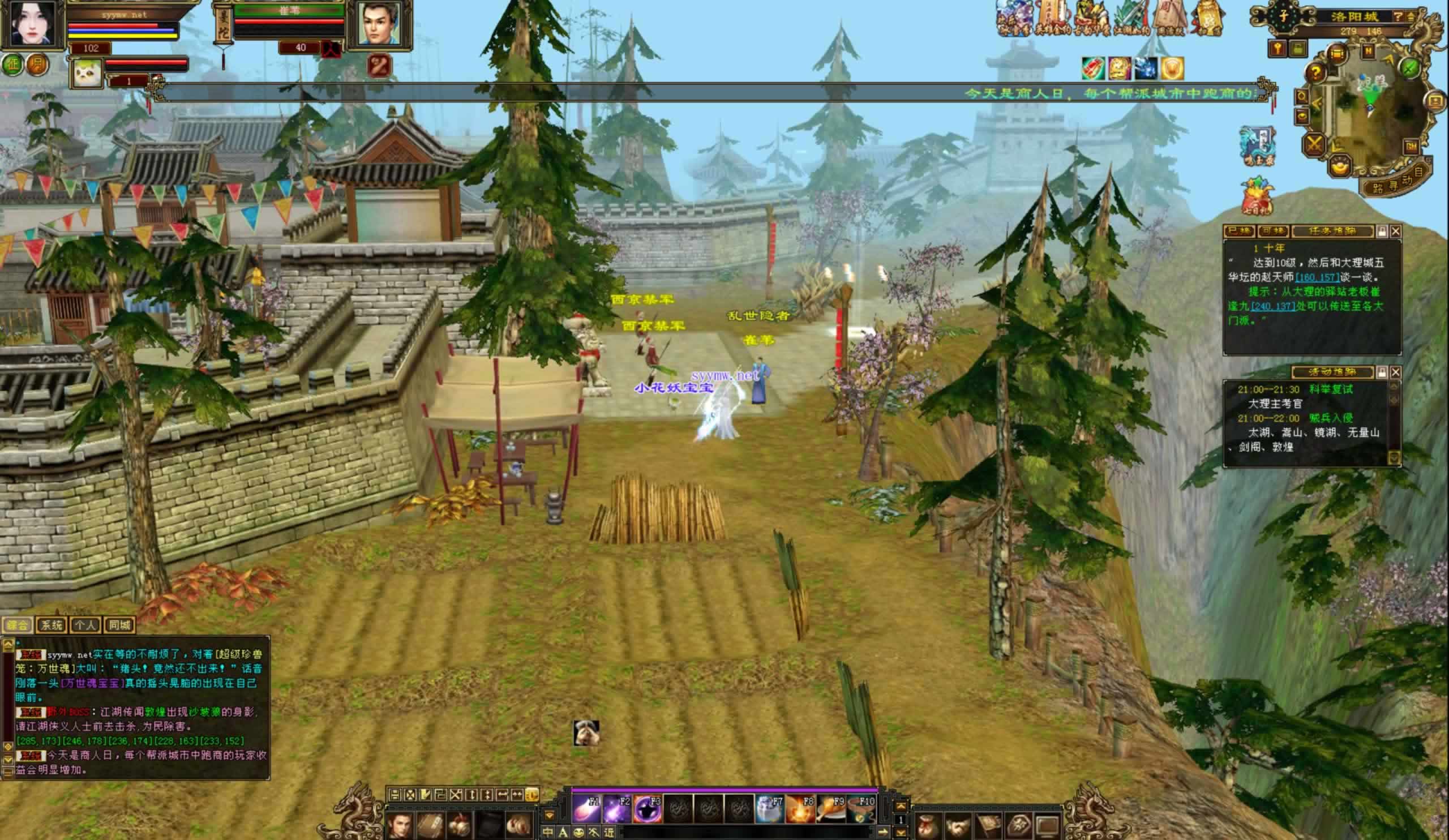The height and width of the screenshot is (840, 1449).
Task: Close the quest tracker panel
Action: tap(1396, 231)
